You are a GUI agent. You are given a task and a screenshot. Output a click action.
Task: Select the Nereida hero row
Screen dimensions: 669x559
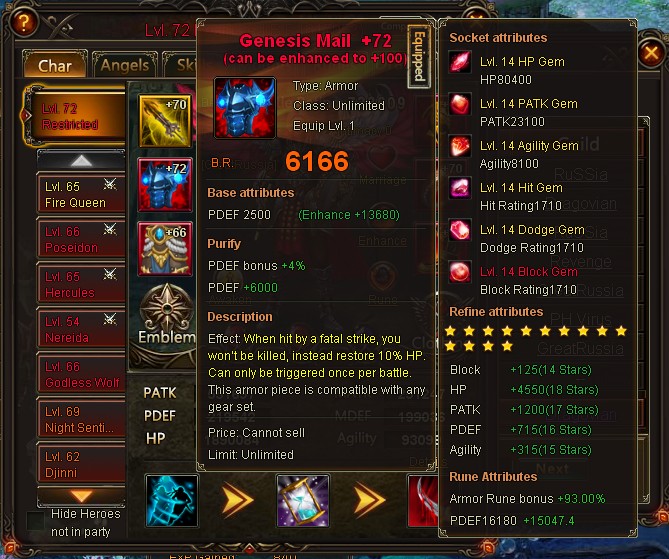coord(80,329)
